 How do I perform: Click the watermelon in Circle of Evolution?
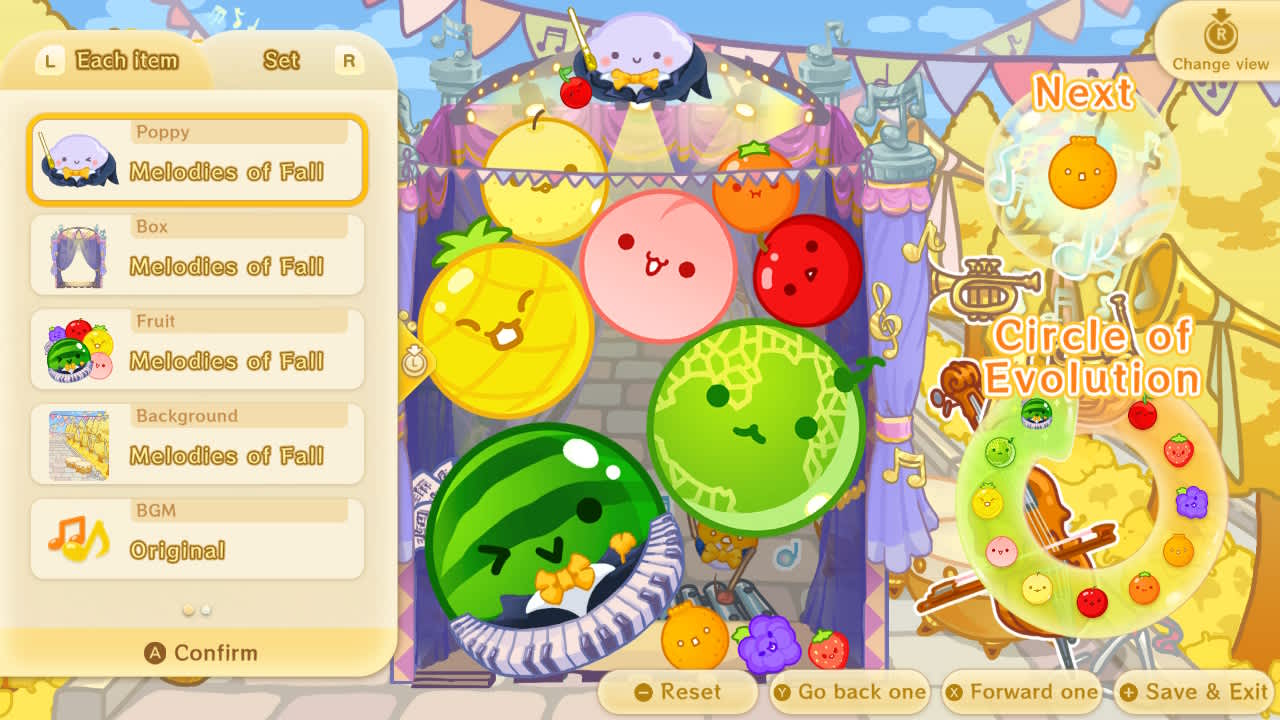click(1037, 414)
